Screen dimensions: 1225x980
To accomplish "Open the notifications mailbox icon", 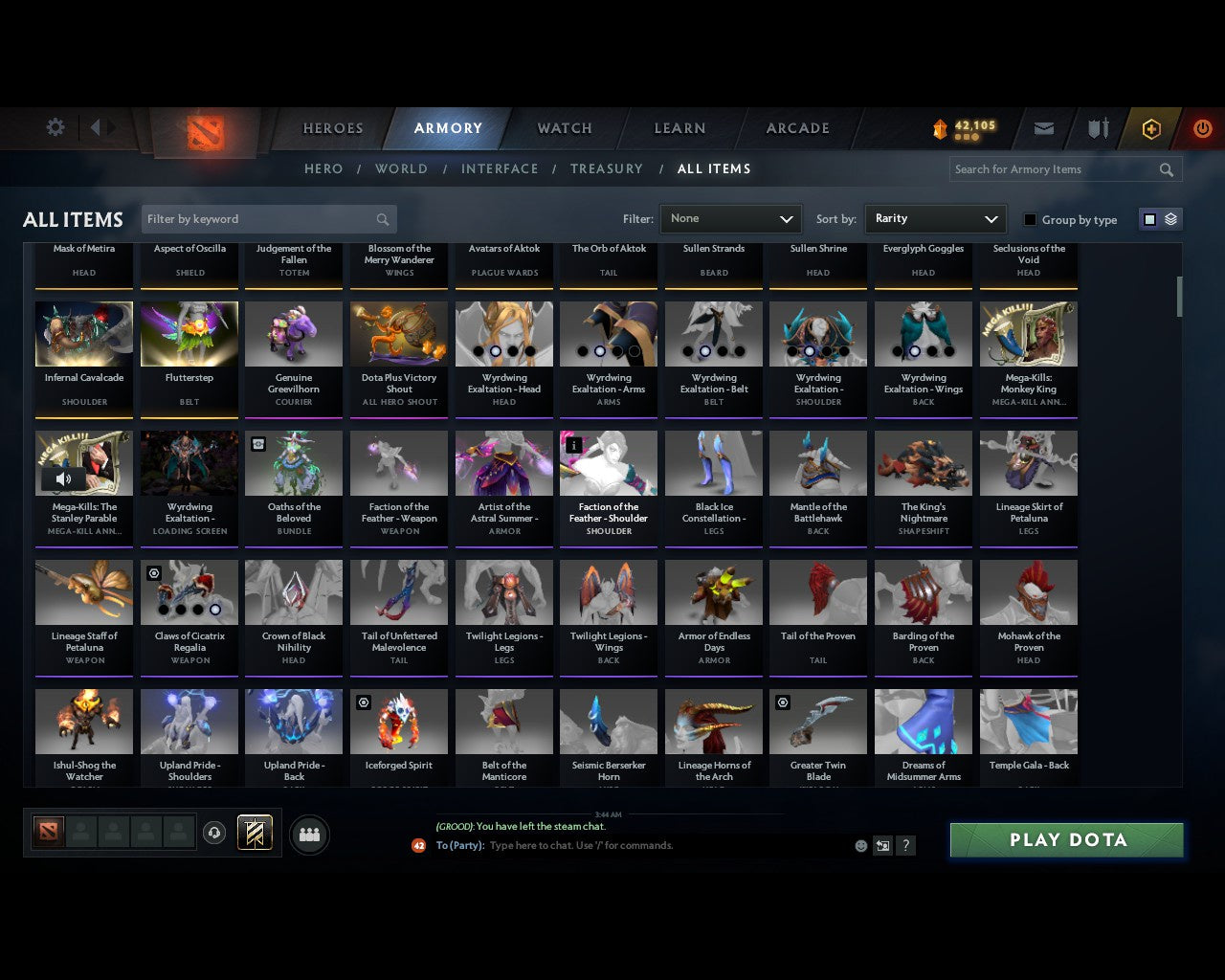I will tap(1043, 128).
